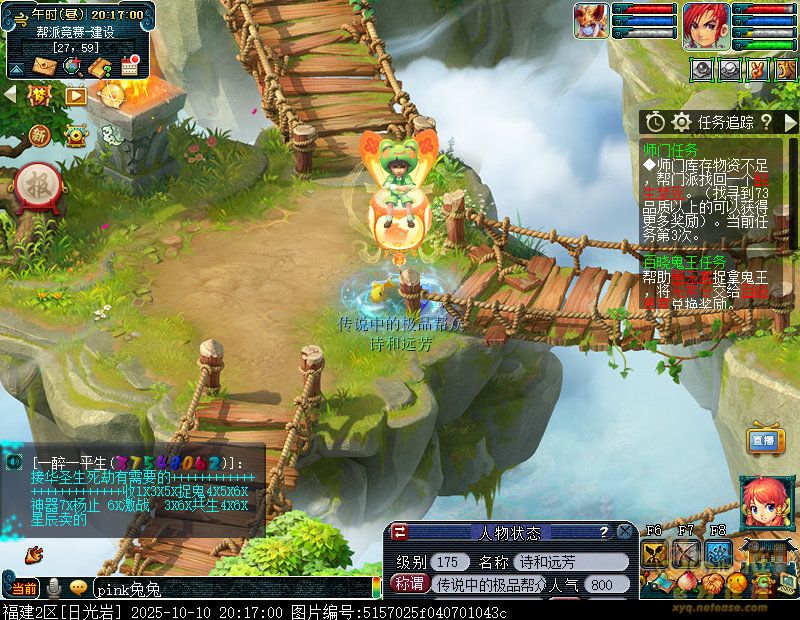Open the calendar activity icon
Screen dimensions: 800x620
(129, 66)
